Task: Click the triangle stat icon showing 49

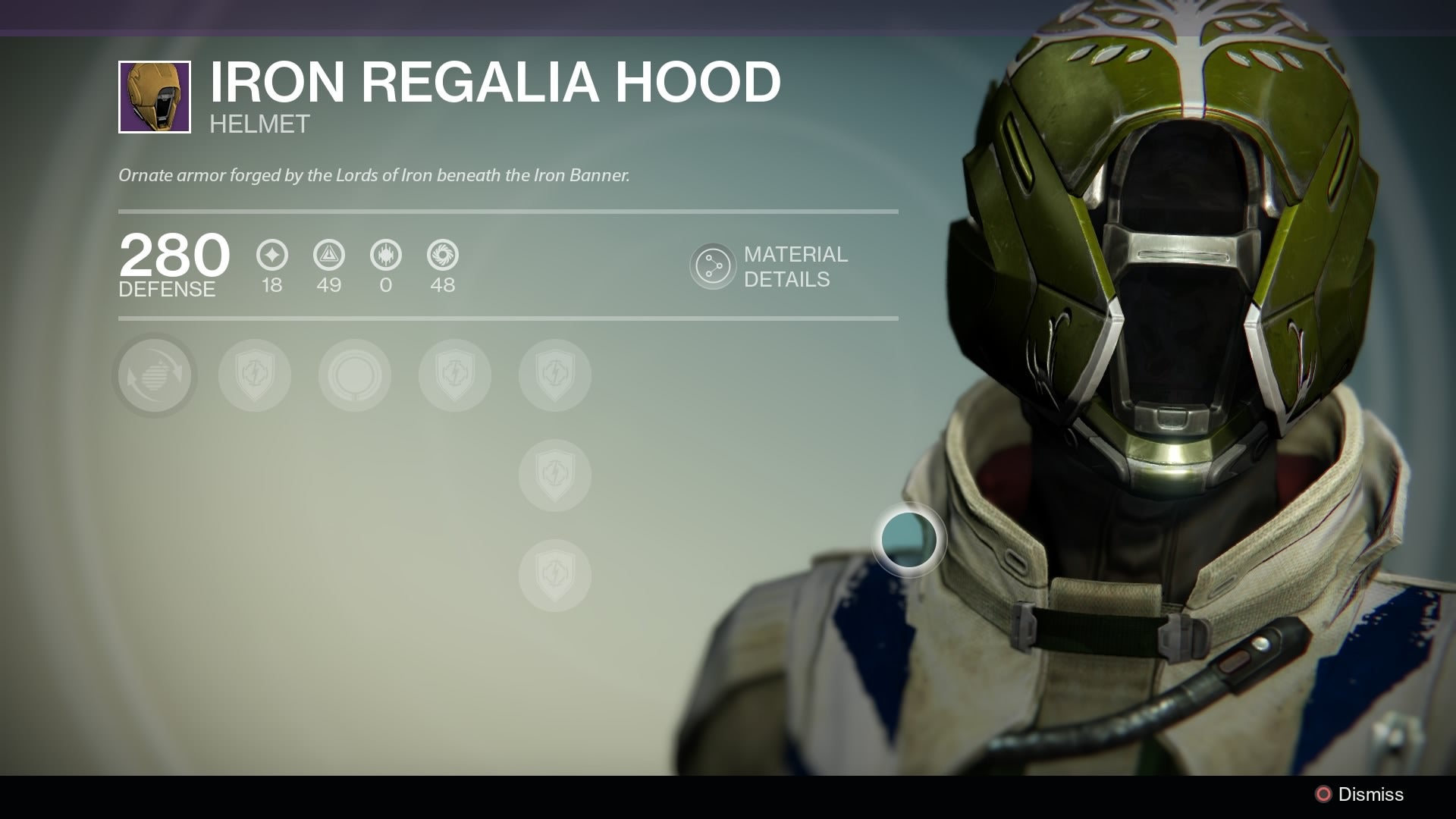Action: [x=328, y=256]
